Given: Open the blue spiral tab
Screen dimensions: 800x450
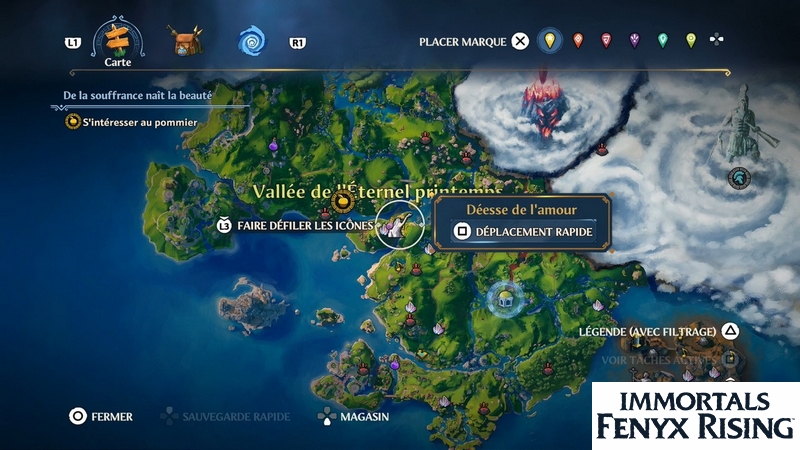Looking at the screenshot, I should pos(251,42).
